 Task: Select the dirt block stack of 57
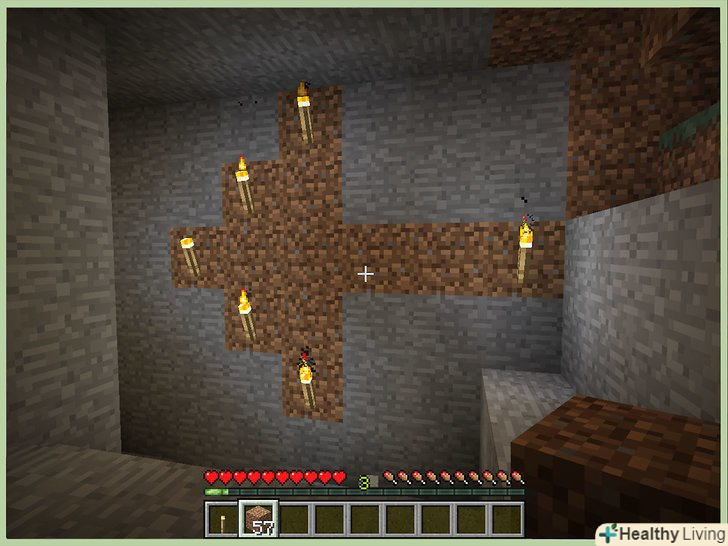pos(257,519)
